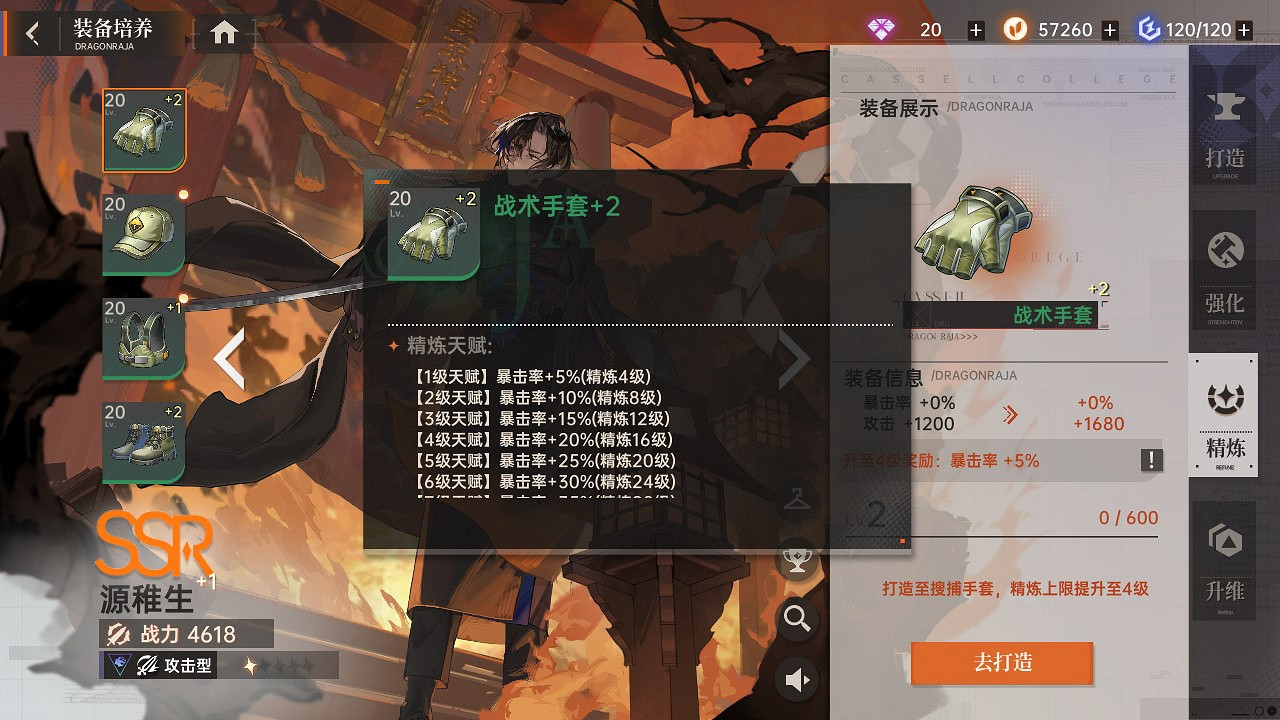Toggle the speaker sound icon
The image size is (1280, 720).
coord(796,679)
